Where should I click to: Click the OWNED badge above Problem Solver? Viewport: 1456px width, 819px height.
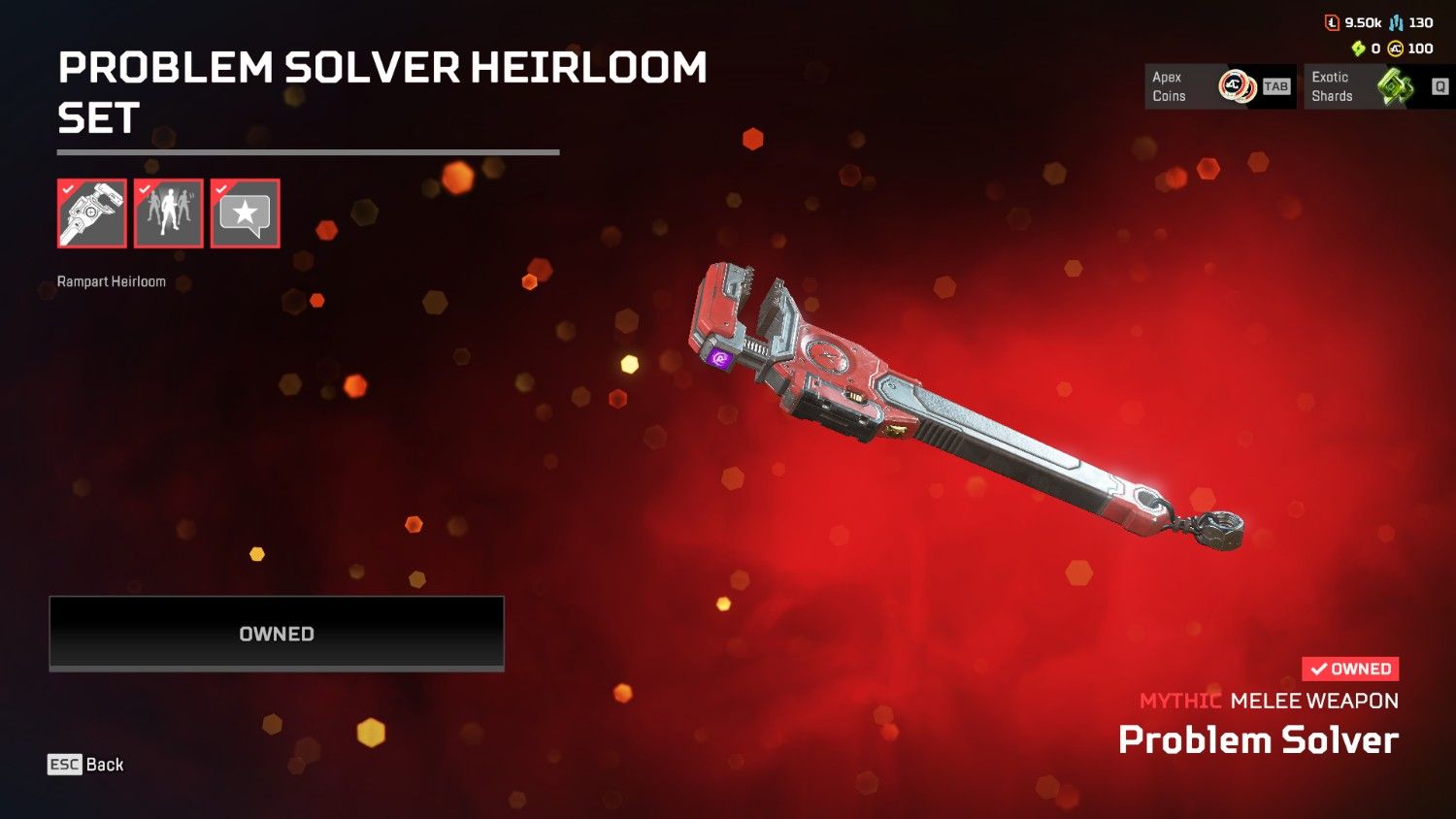click(x=1348, y=668)
